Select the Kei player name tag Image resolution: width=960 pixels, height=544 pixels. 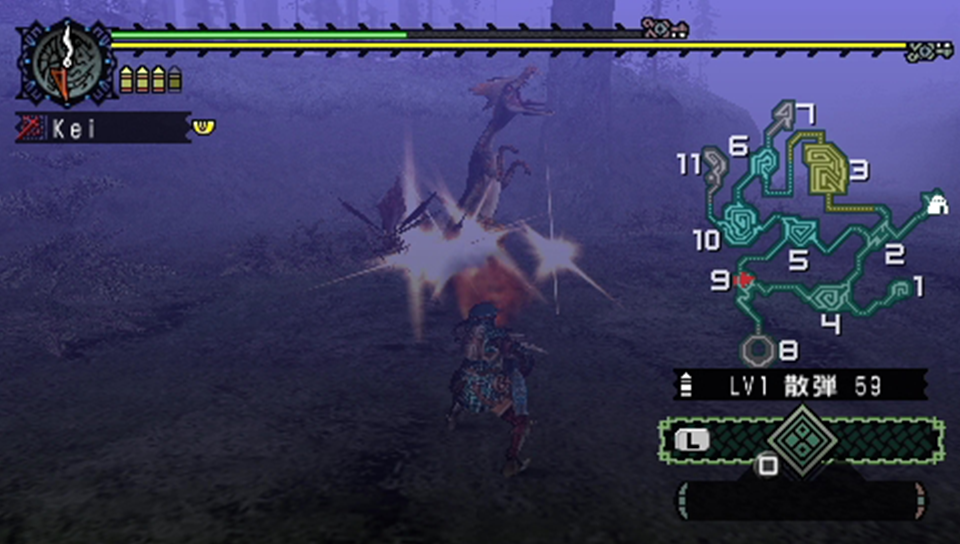point(102,128)
